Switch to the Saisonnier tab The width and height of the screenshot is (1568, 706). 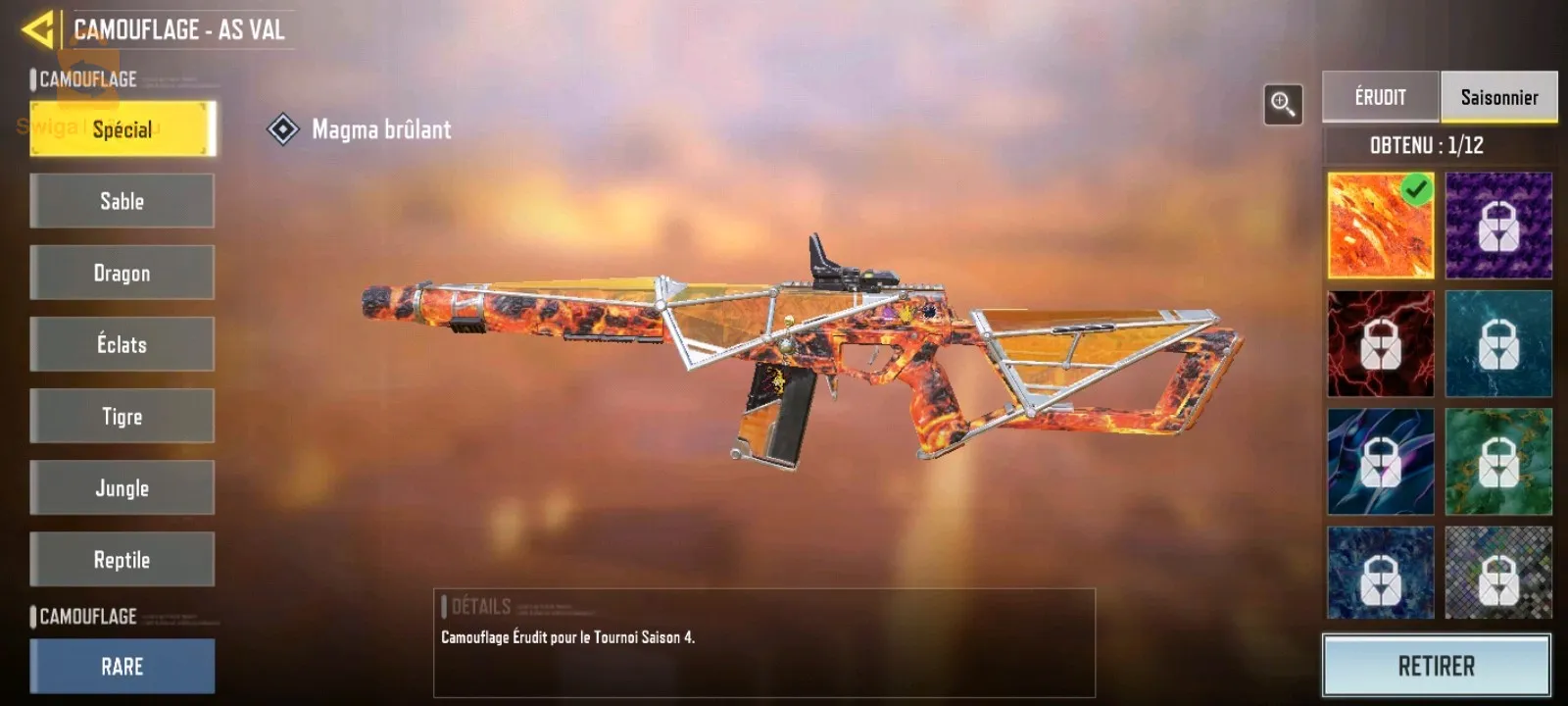[1498, 95]
